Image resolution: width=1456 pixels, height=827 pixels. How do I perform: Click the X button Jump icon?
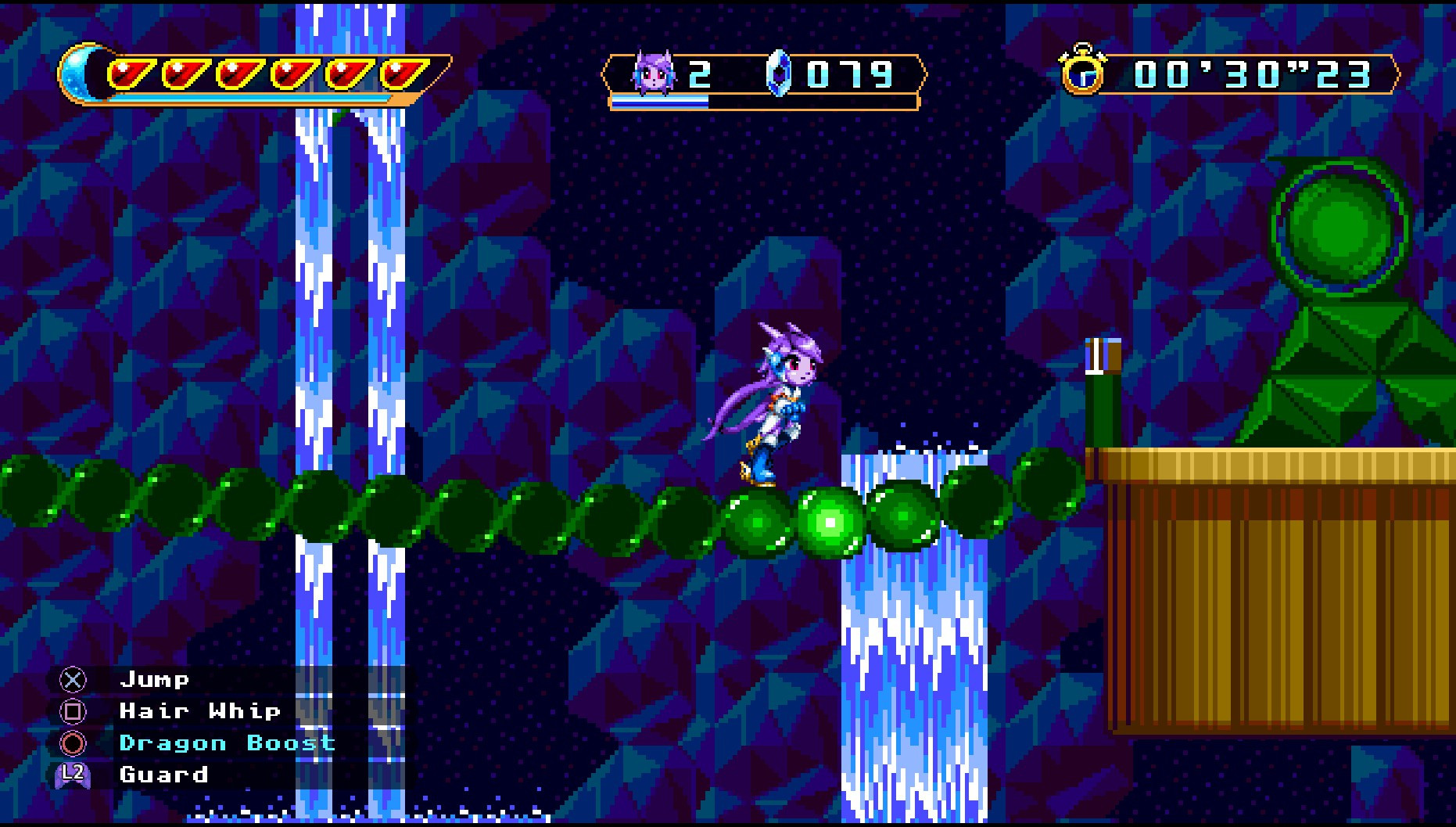click(71, 680)
